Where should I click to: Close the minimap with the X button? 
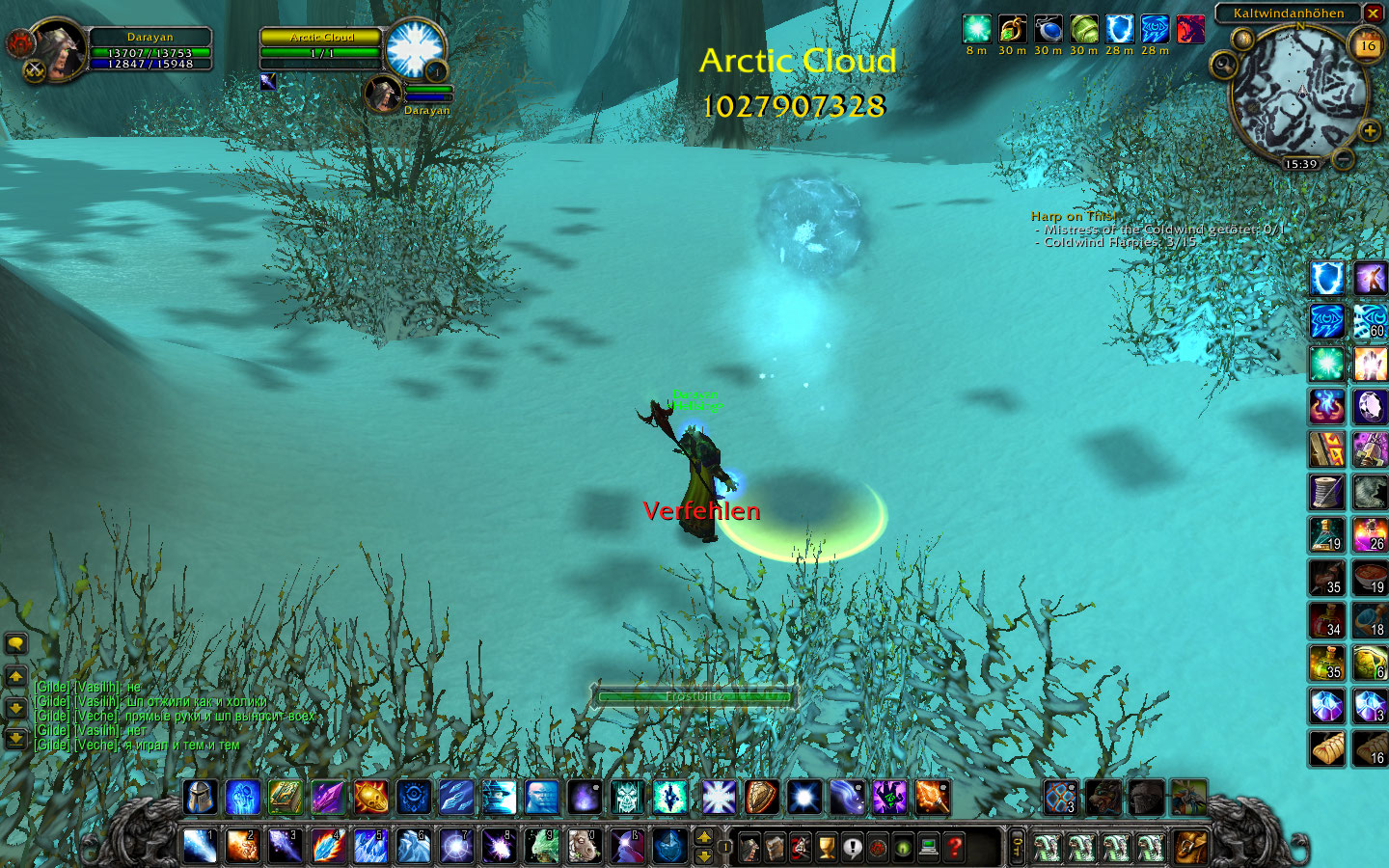click(x=1374, y=13)
